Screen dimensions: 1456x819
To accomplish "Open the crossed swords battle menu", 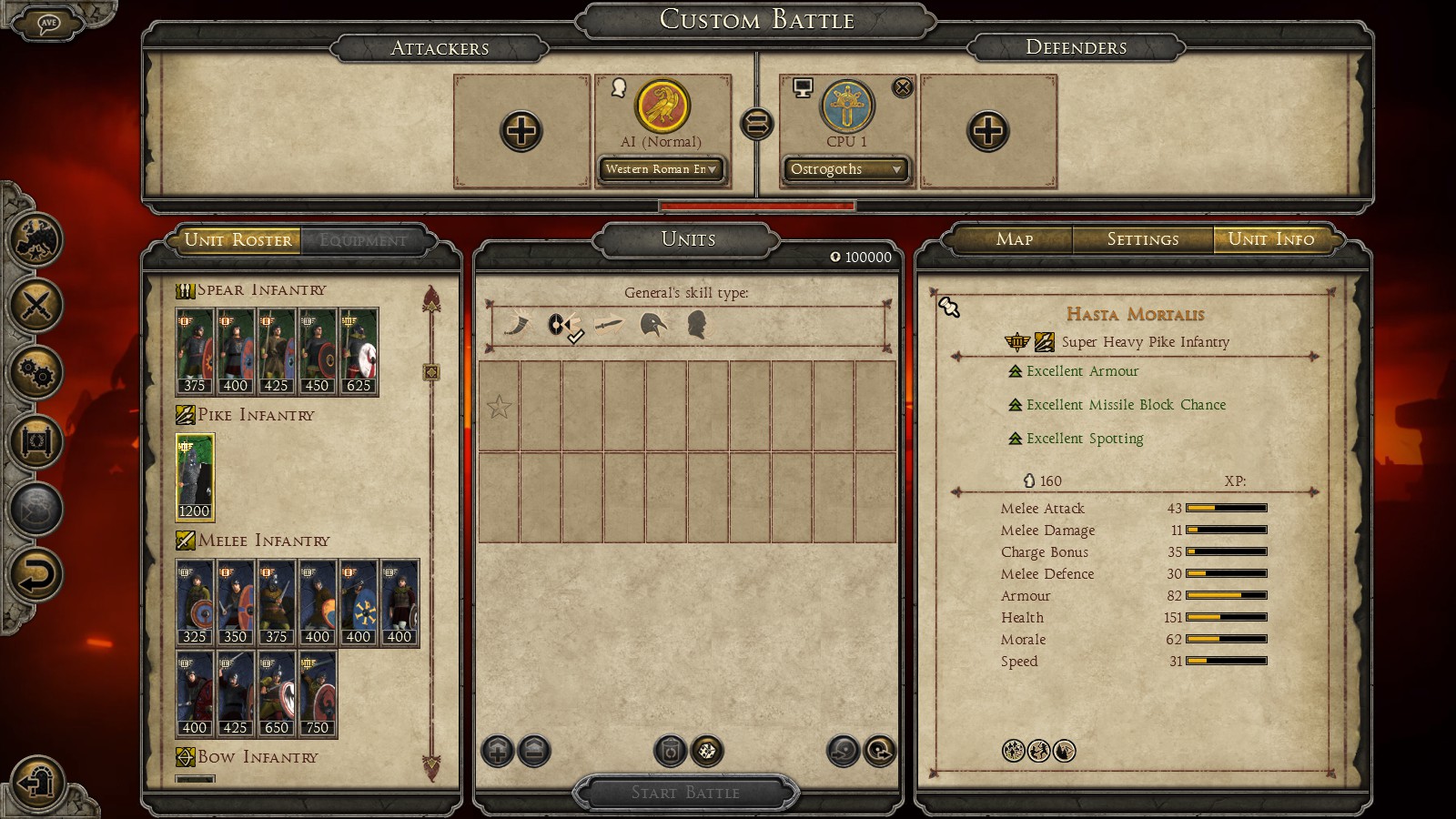I will [x=36, y=305].
